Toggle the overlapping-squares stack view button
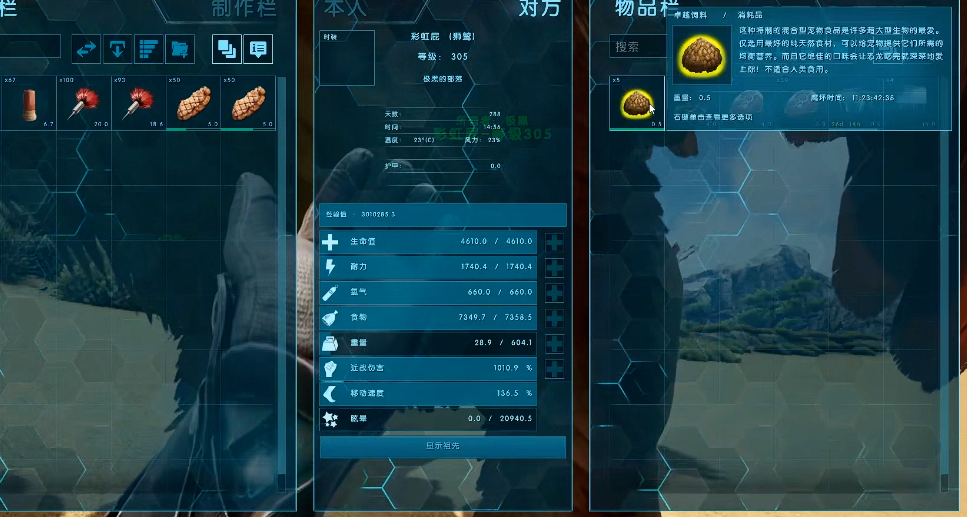Screen dimensions: 967x517 (x=226, y=48)
